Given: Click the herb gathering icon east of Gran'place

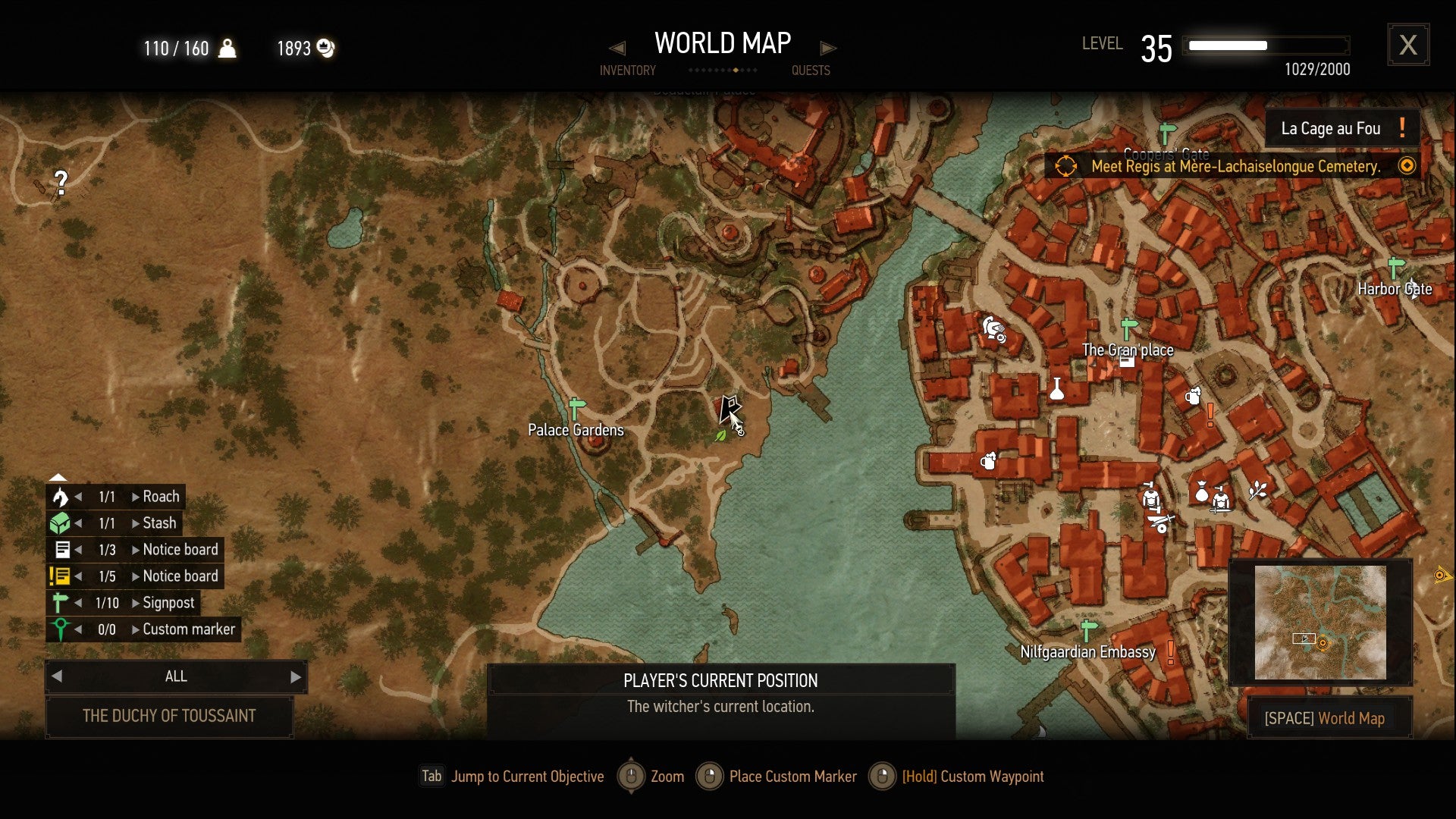Looking at the screenshot, I should pos(1257,490).
